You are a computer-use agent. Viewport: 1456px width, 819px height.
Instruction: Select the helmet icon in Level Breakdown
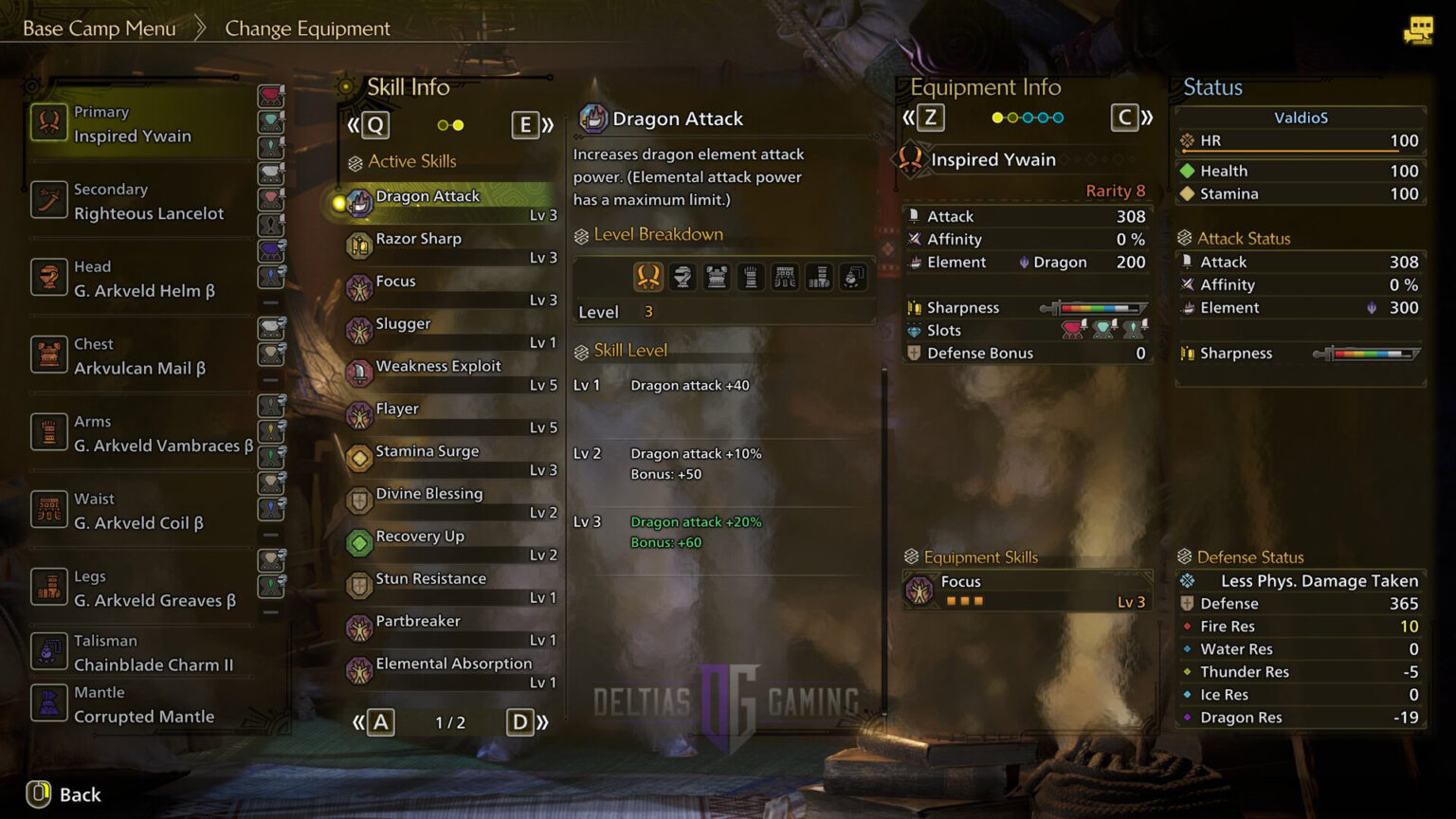pyautogui.click(x=682, y=276)
